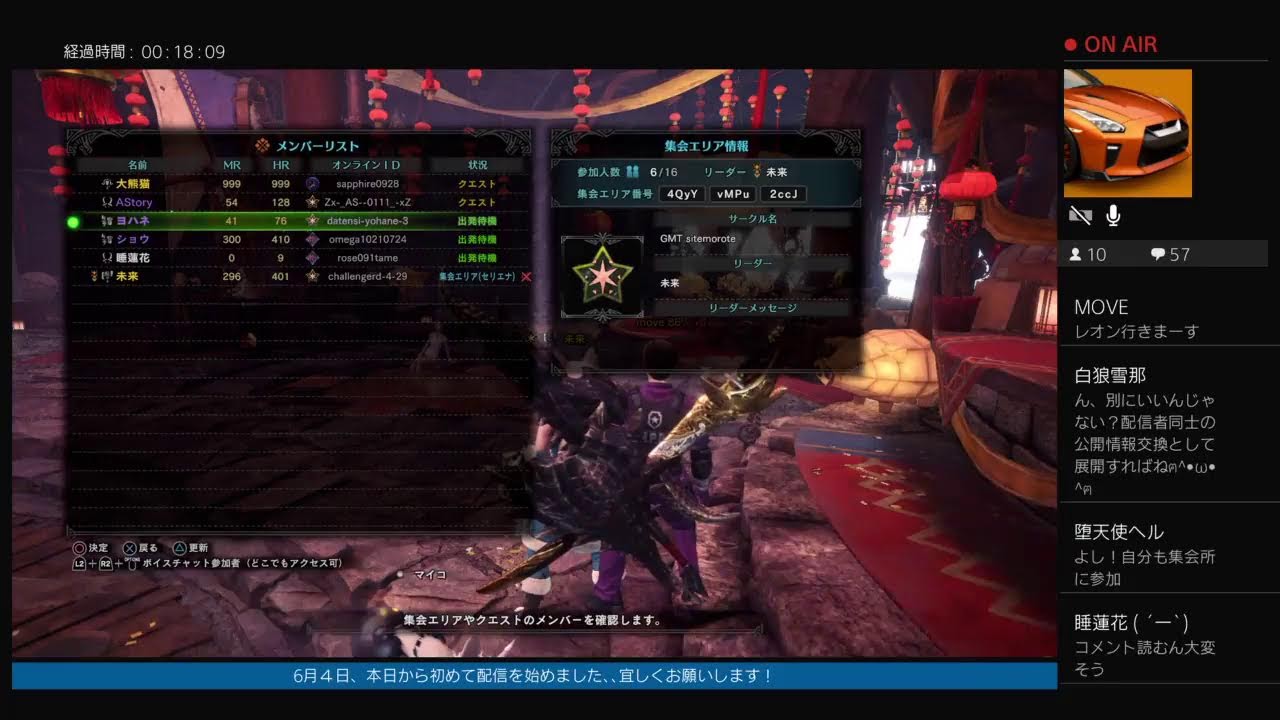
Task: Choose the AStory row in the member list
Action: [x=300, y=202]
